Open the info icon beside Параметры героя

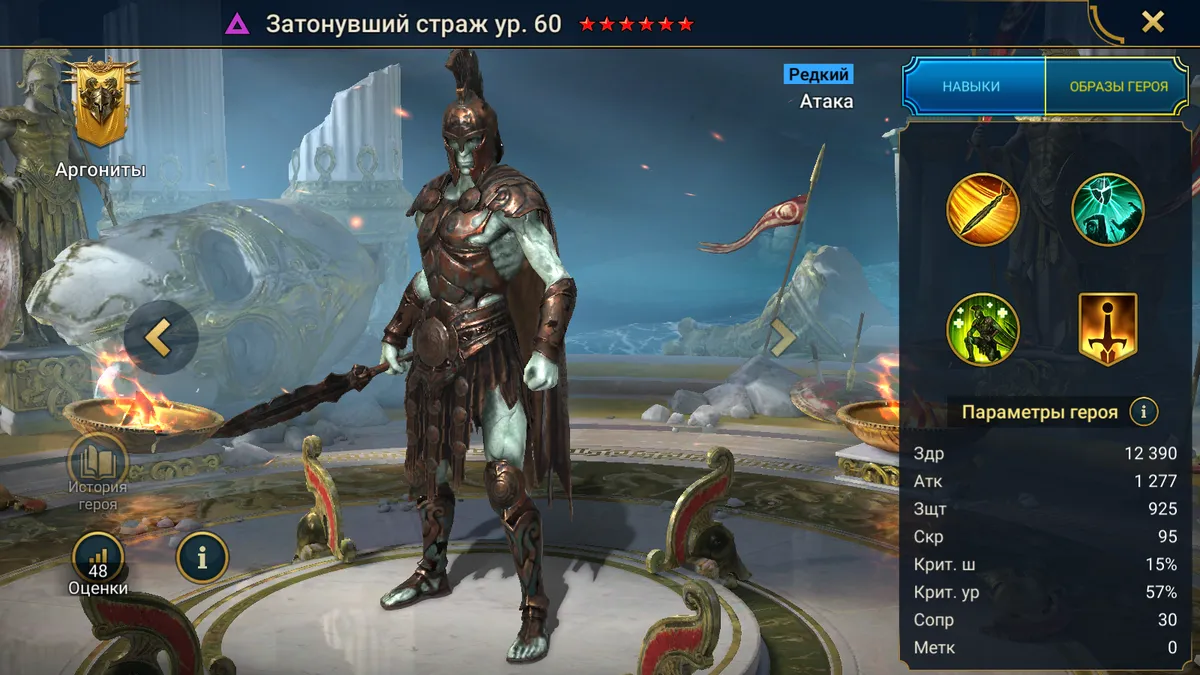(x=1143, y=411)
